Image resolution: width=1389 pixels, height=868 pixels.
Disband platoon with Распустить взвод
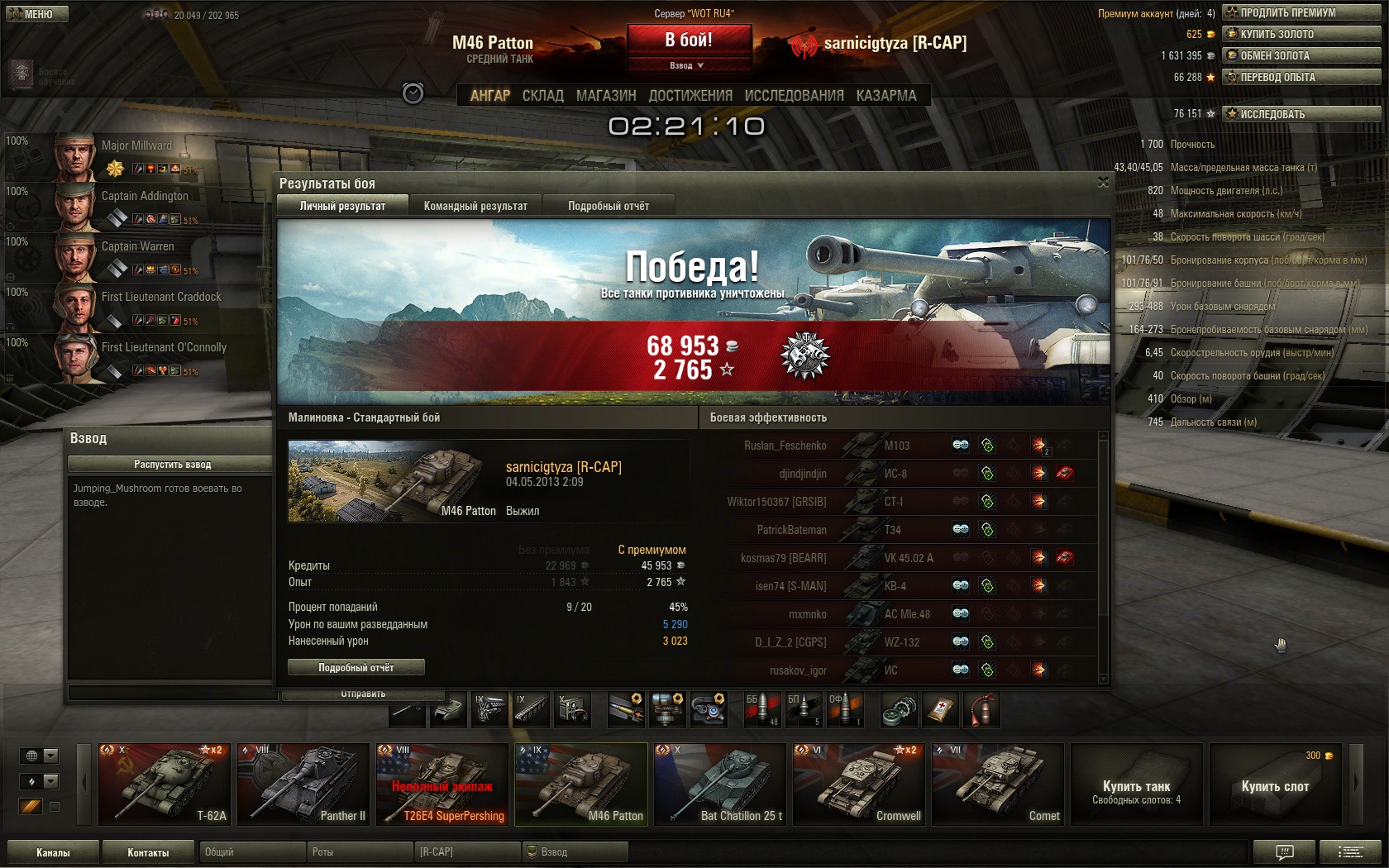click(172, 465)
